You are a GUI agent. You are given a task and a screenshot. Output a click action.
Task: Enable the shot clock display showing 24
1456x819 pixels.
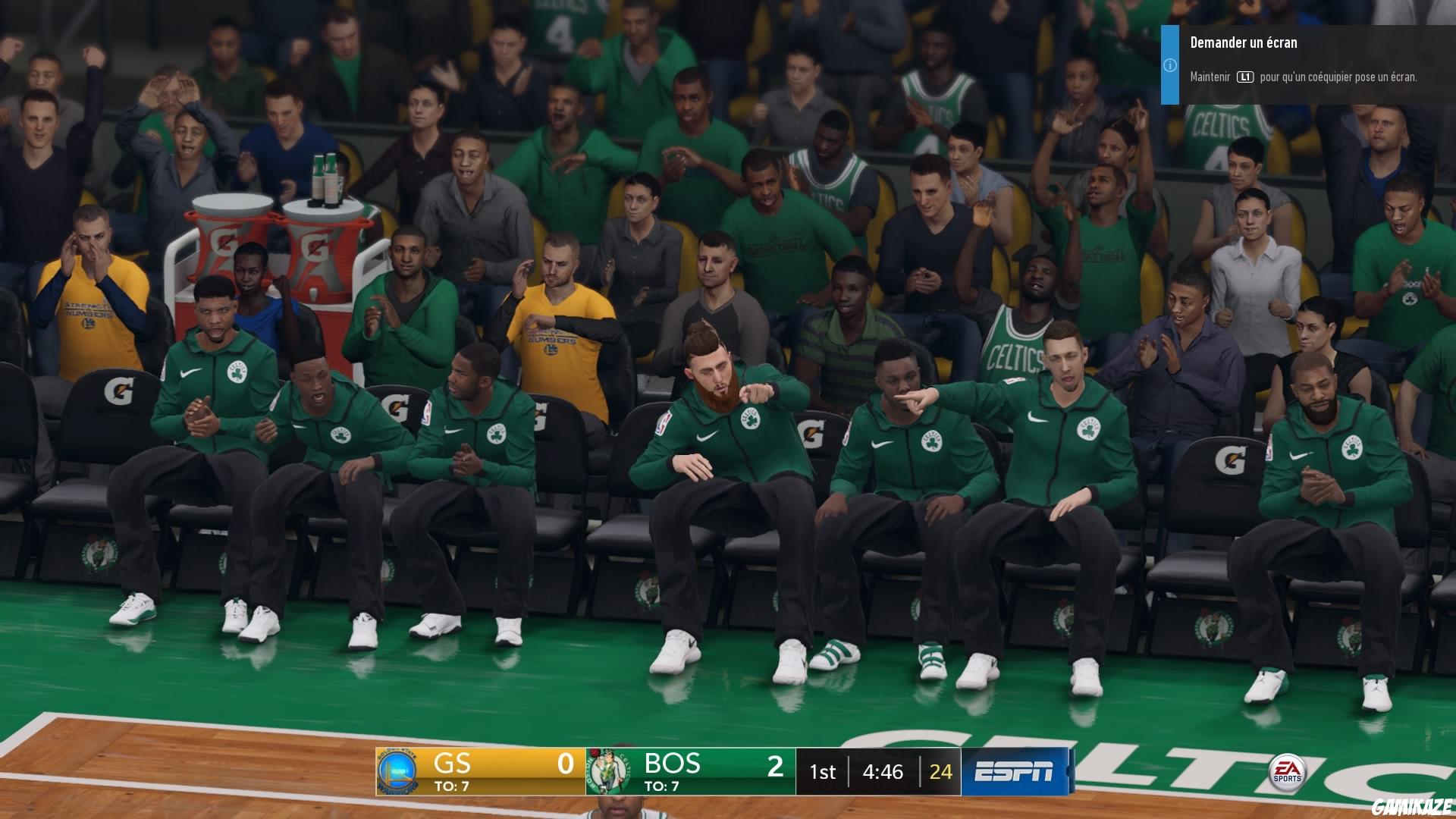pos(940,772)
